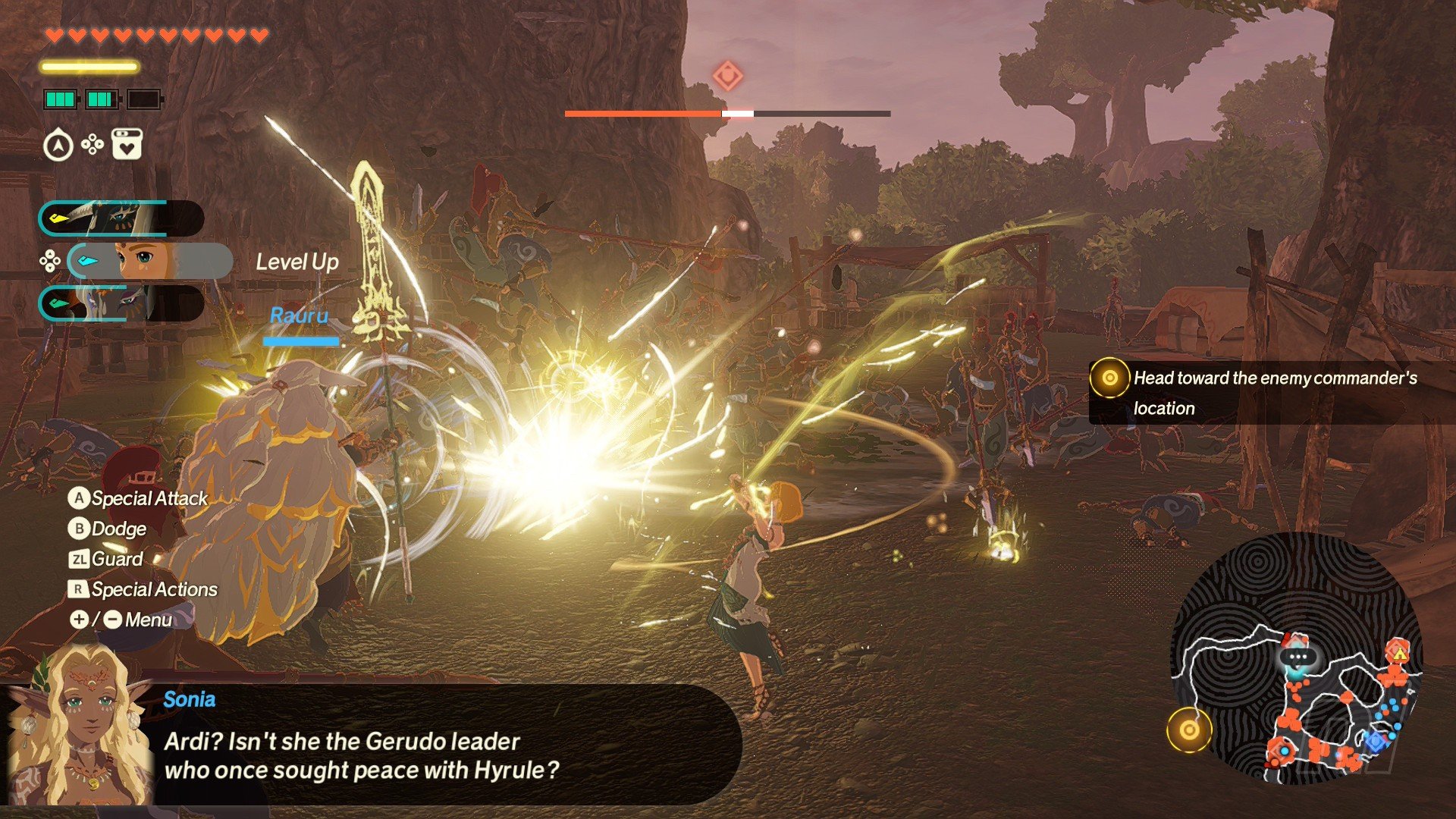Switch to Zelda's character portrait

pyautogui.click(x=149, y=262)
